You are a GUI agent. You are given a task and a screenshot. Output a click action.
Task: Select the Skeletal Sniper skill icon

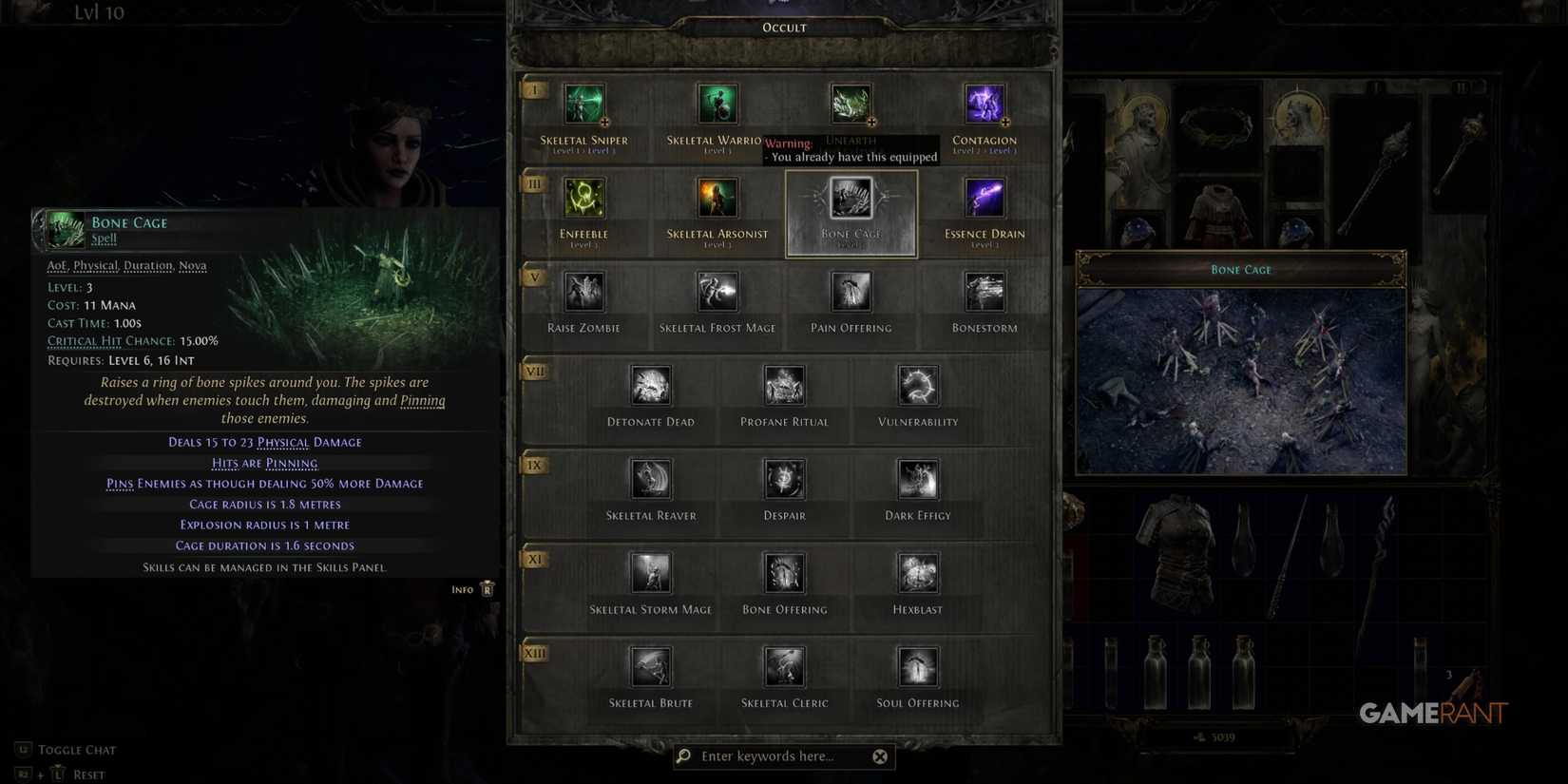tap(583, 104)
